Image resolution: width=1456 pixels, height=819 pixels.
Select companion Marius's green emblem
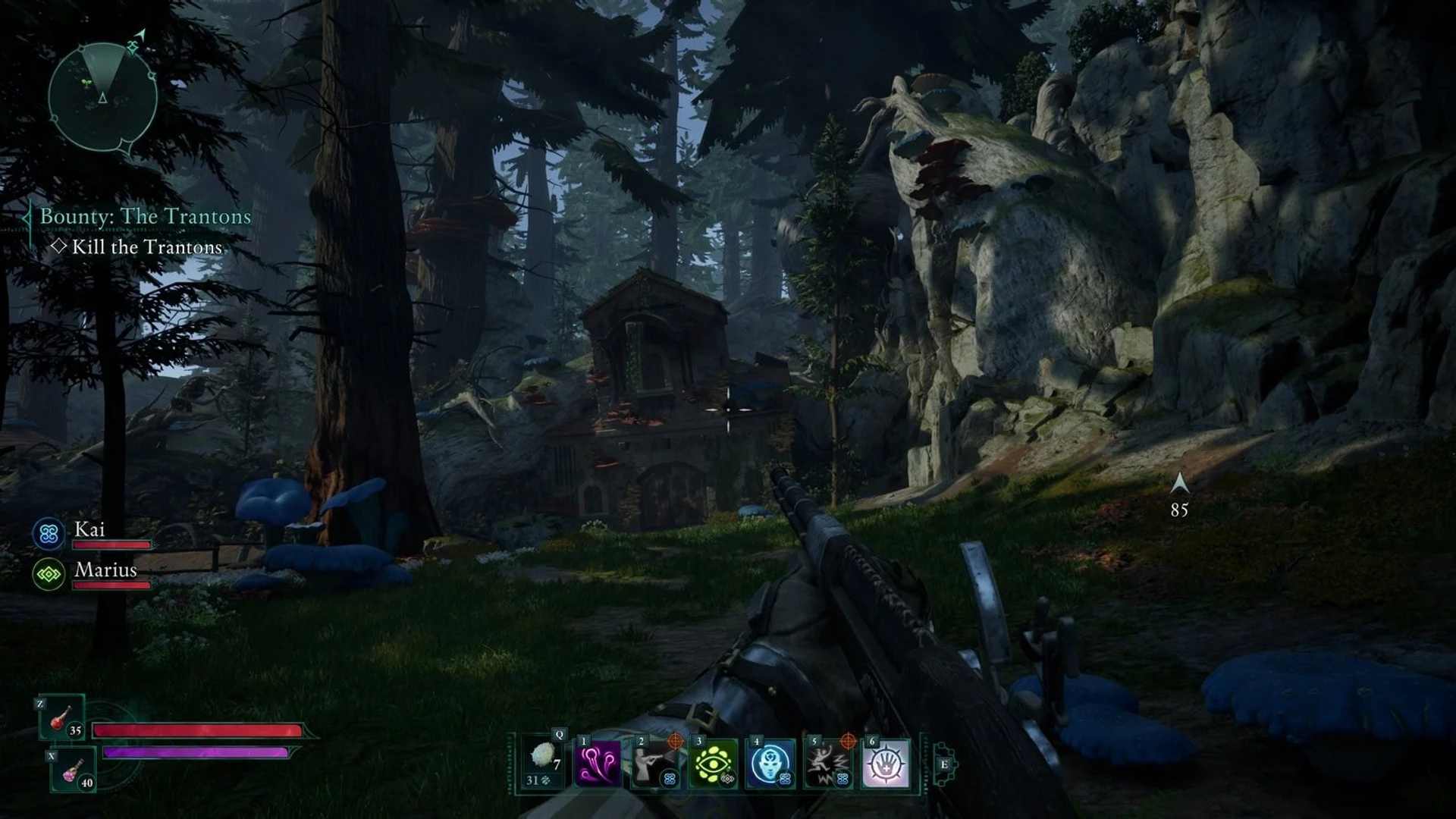tap(49, 575)
